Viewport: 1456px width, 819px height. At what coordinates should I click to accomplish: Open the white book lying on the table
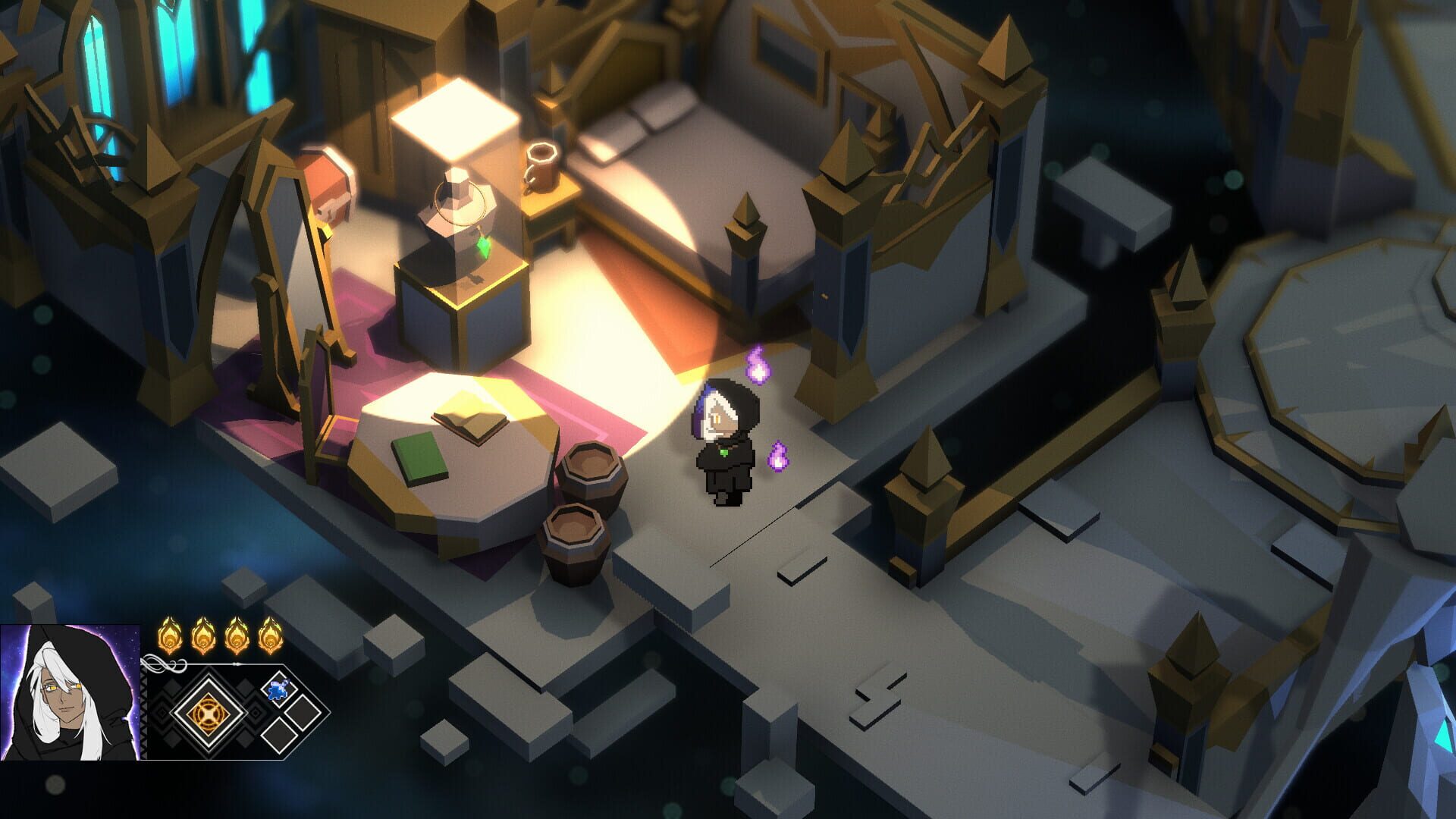tap(472, 425)
